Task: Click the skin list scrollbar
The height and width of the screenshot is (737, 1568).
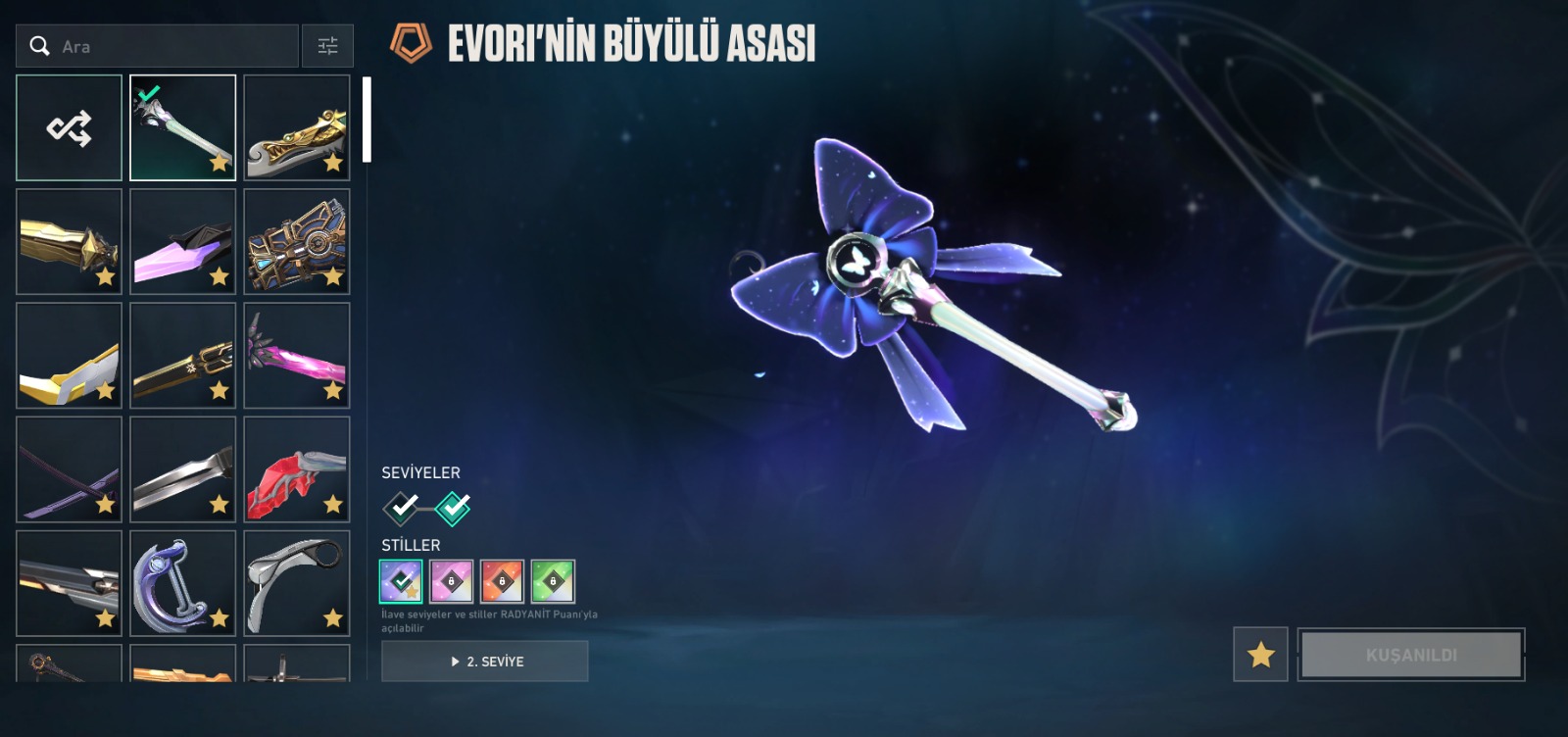Action: click(367, 120)
